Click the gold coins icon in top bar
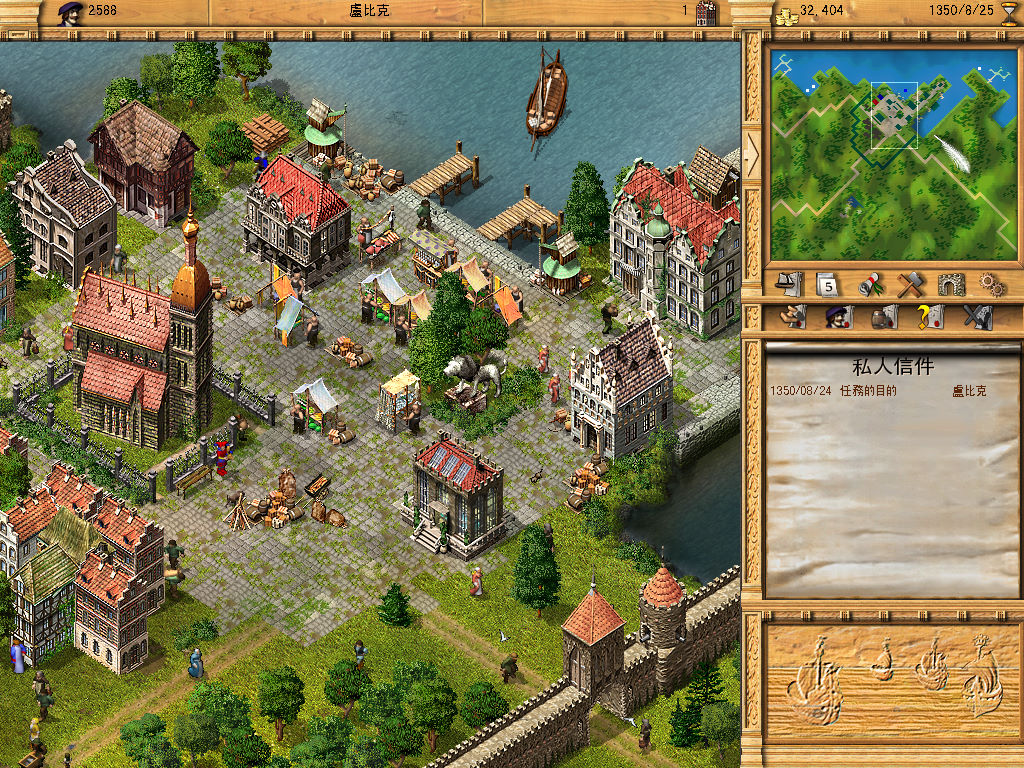The height and width of the screenshot is (768, 1024). click(787, 13)
